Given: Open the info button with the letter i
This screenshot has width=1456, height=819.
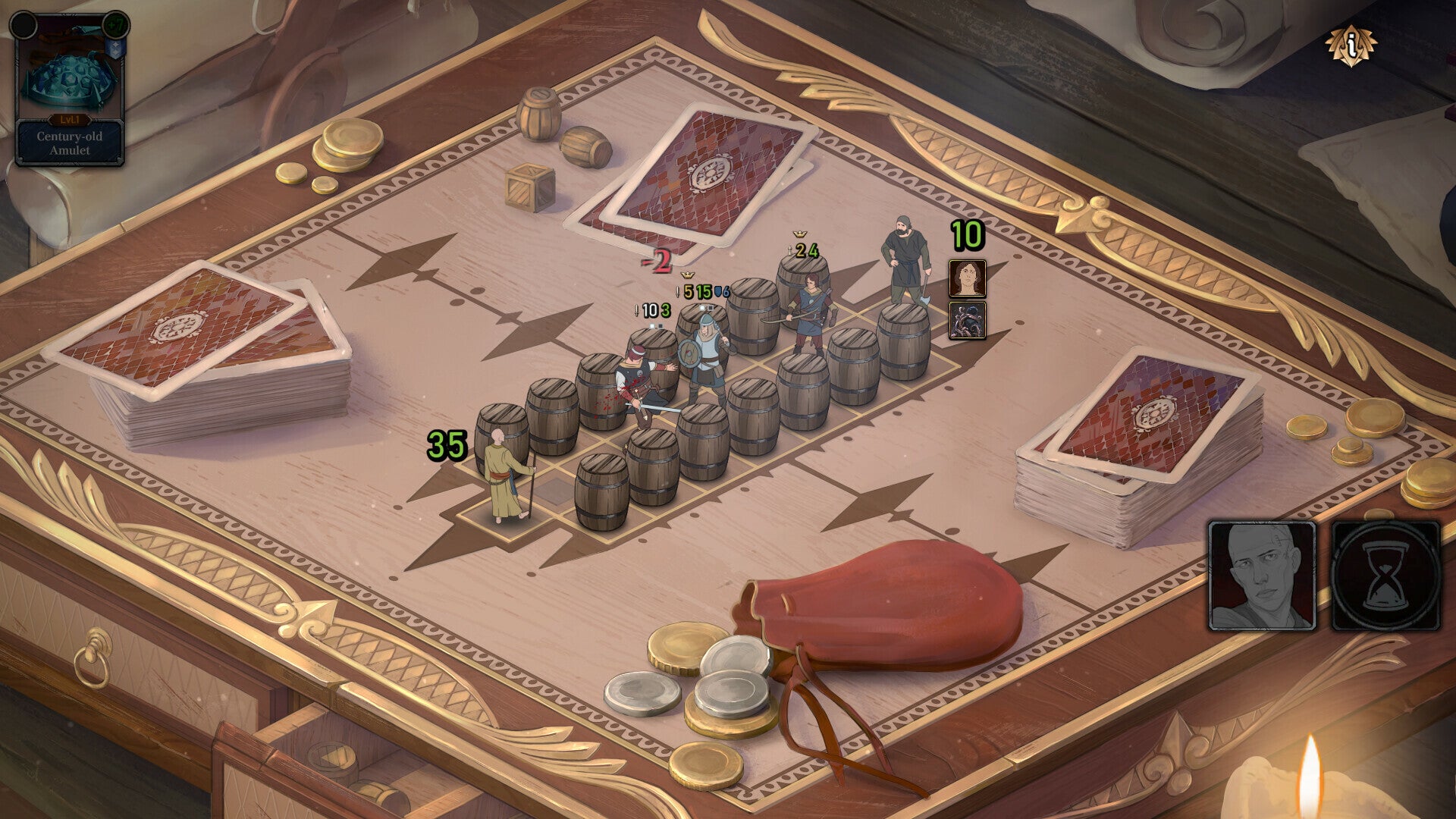Looking at the screenshot, I should point(1351,45).
